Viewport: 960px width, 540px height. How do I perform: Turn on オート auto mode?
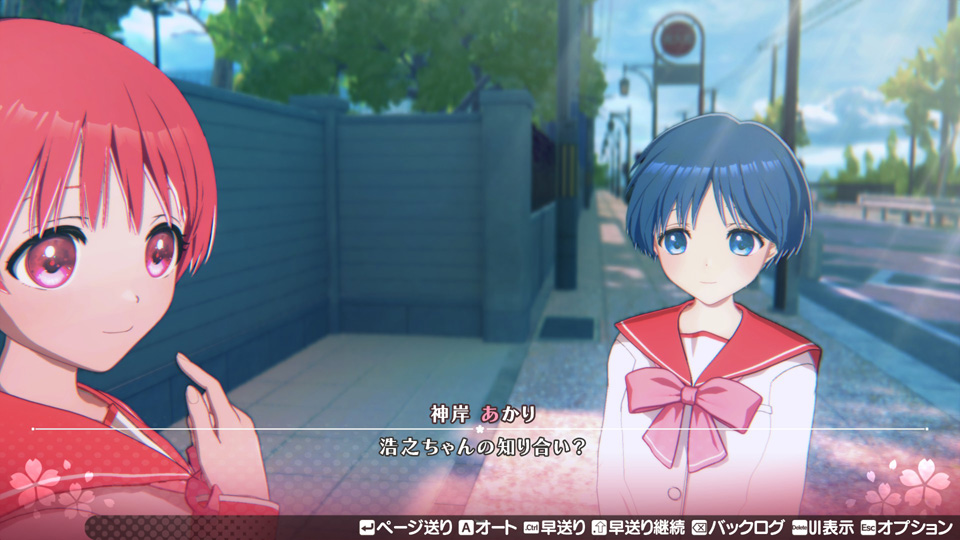(488, 527)
